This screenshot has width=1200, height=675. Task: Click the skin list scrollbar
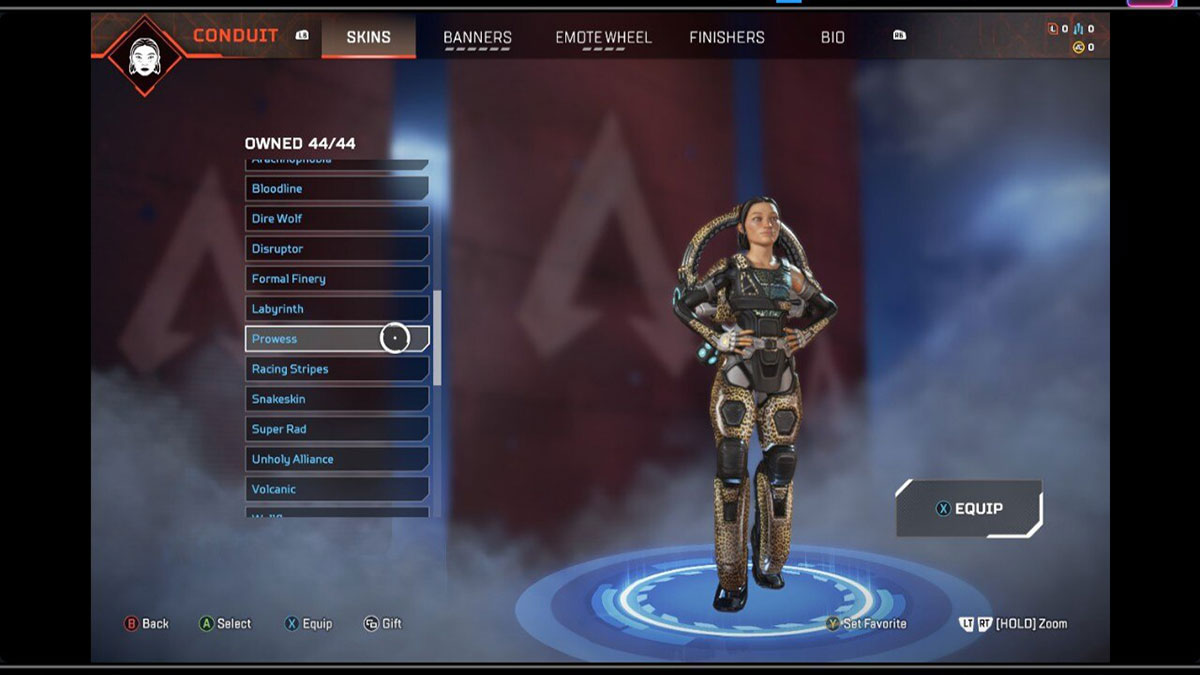click(x=437, y=338)
